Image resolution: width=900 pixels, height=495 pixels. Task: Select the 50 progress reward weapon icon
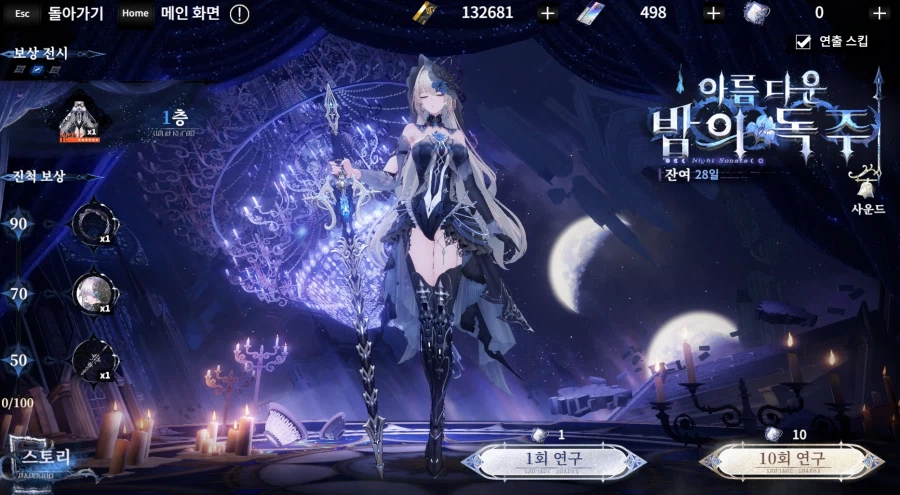93,360
